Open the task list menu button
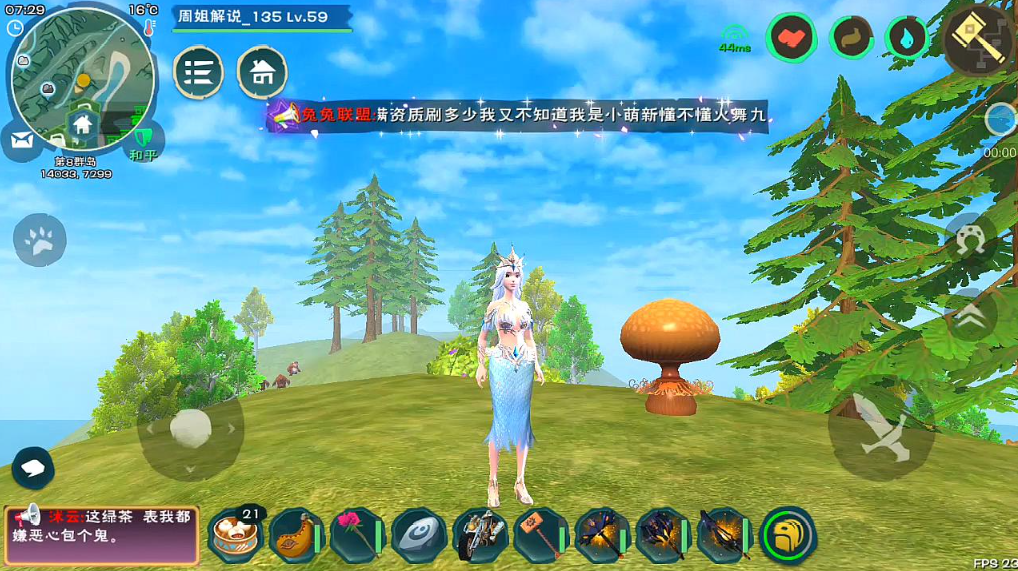Image resolution: width=1018 pixels, height=571 pixels. tap(198, 72)
